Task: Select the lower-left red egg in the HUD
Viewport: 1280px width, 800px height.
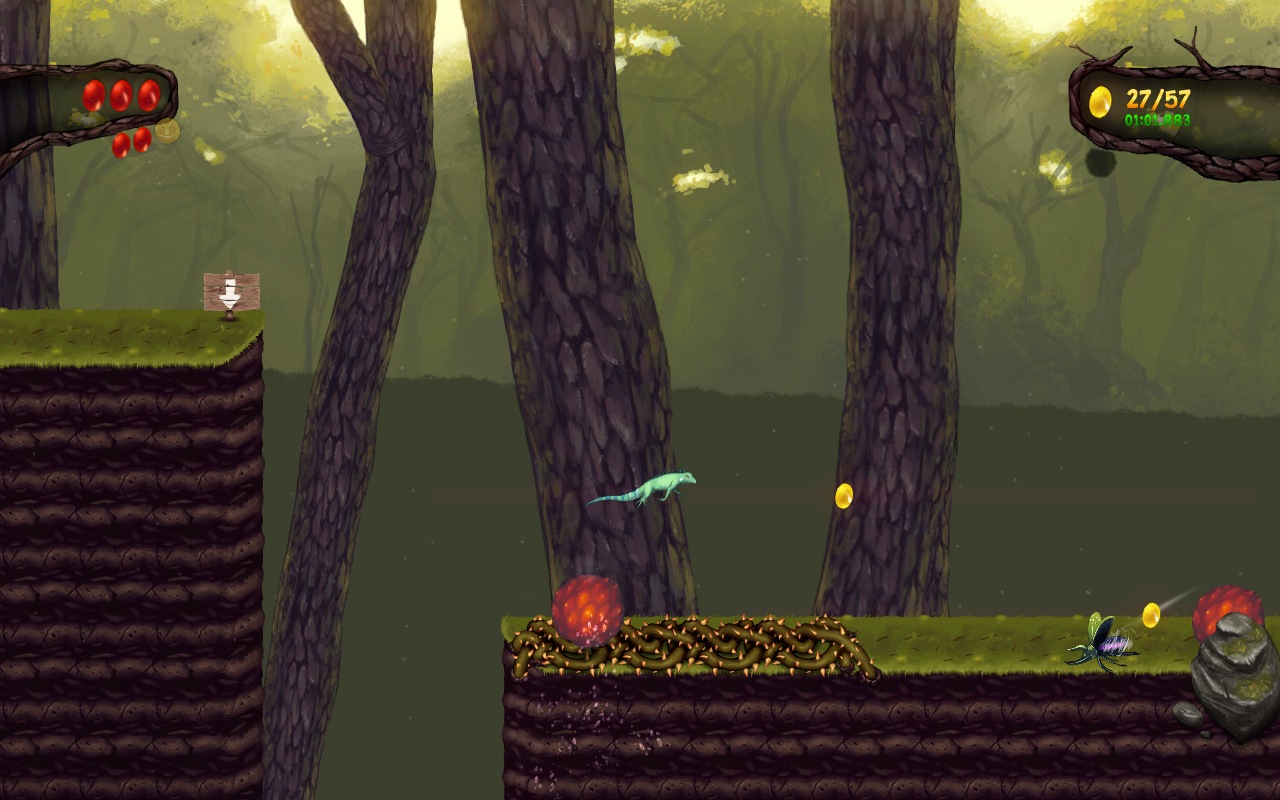Action: click(121, 145)
